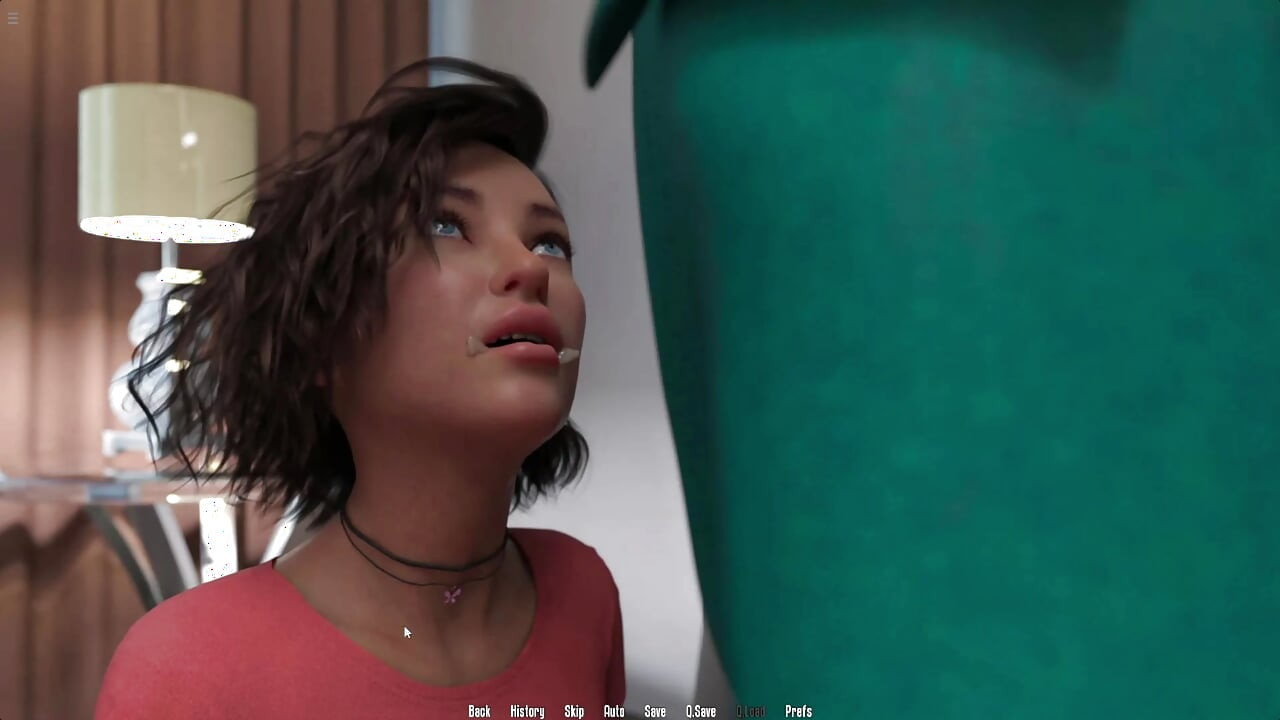
Task: Enable Skip mode to fast-forward dialogue
Action: [x=574, y=711]
